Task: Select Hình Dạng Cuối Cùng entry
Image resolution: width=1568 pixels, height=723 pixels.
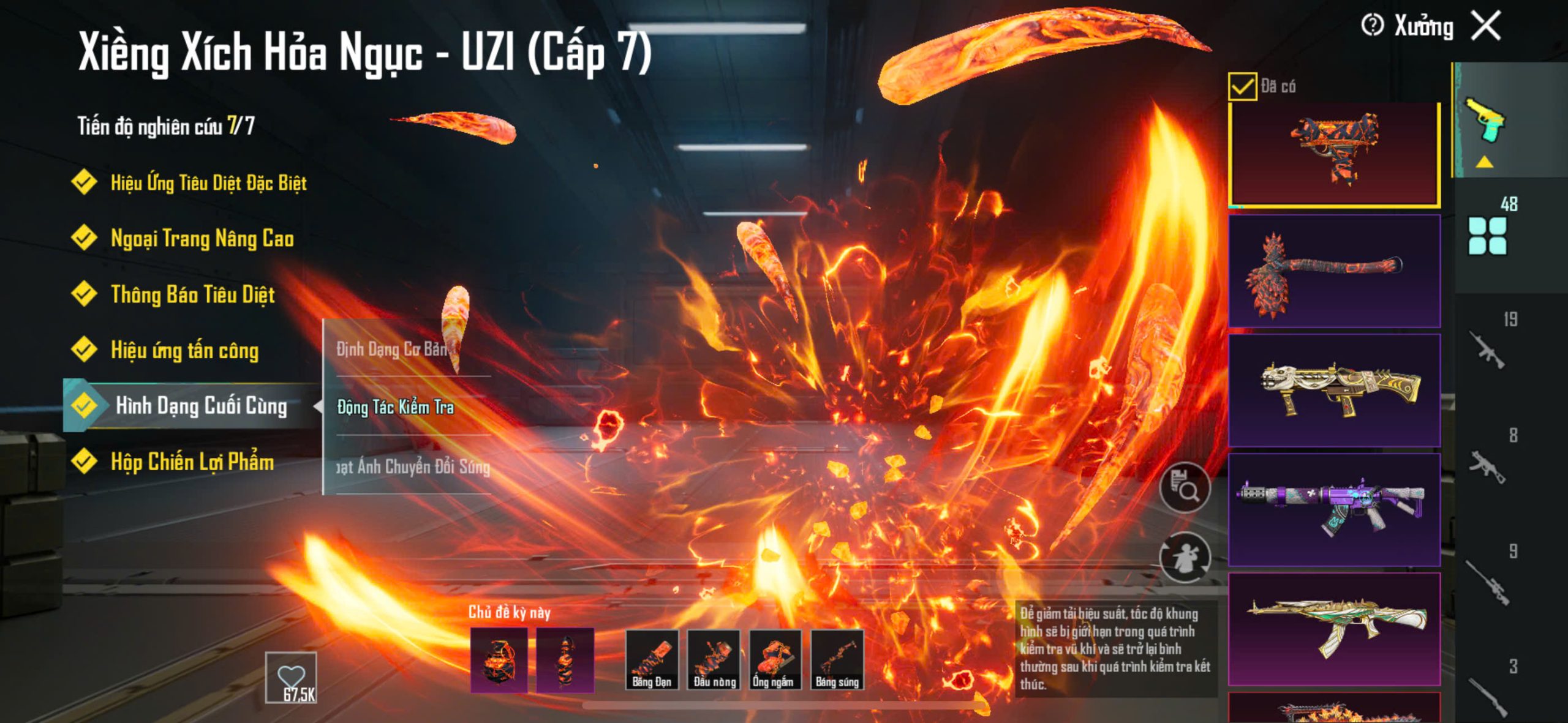Action: (x=201, y=406)
